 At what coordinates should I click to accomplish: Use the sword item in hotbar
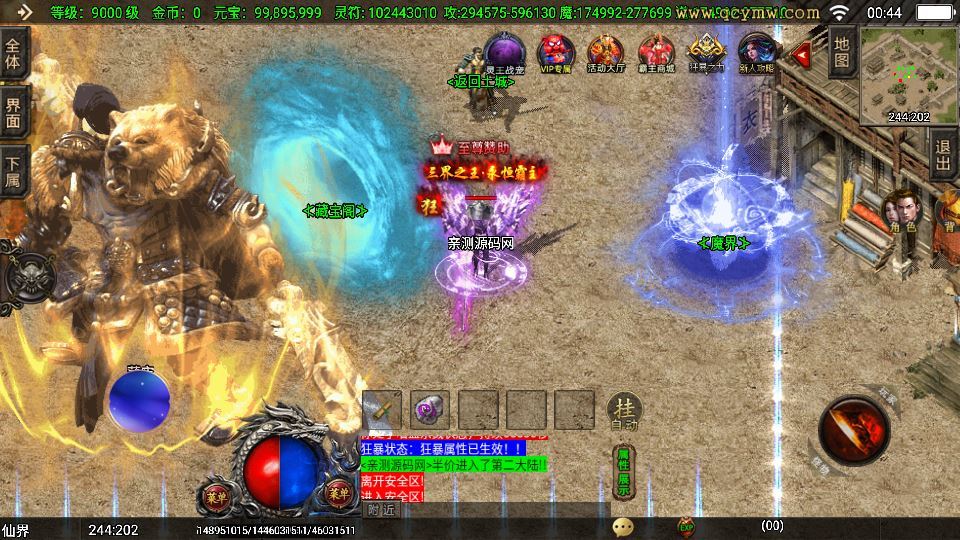click(382, 410)
